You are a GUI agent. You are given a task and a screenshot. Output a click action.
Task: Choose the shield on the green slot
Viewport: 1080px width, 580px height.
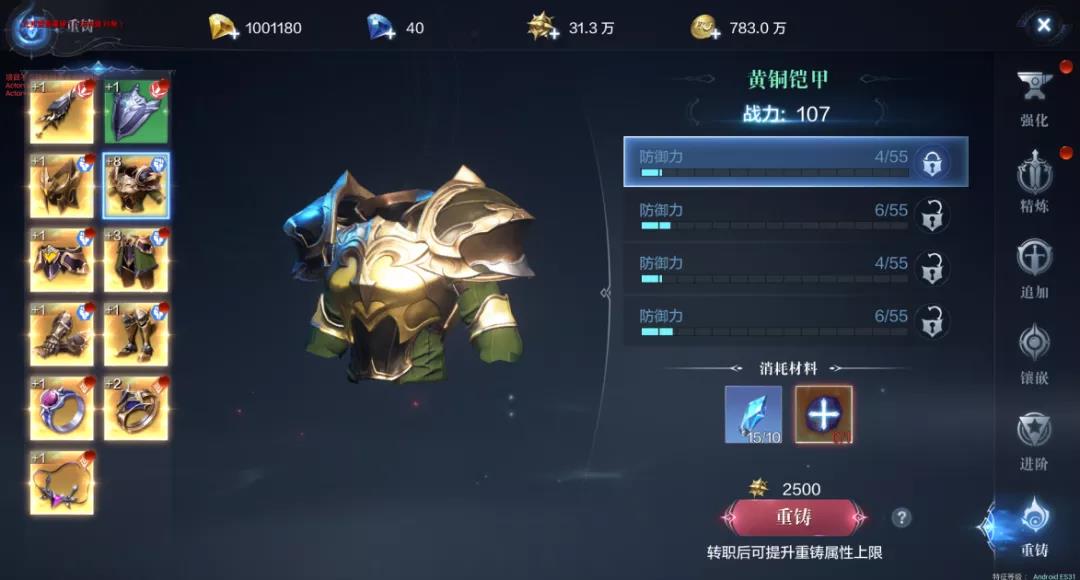click(136, 111)
